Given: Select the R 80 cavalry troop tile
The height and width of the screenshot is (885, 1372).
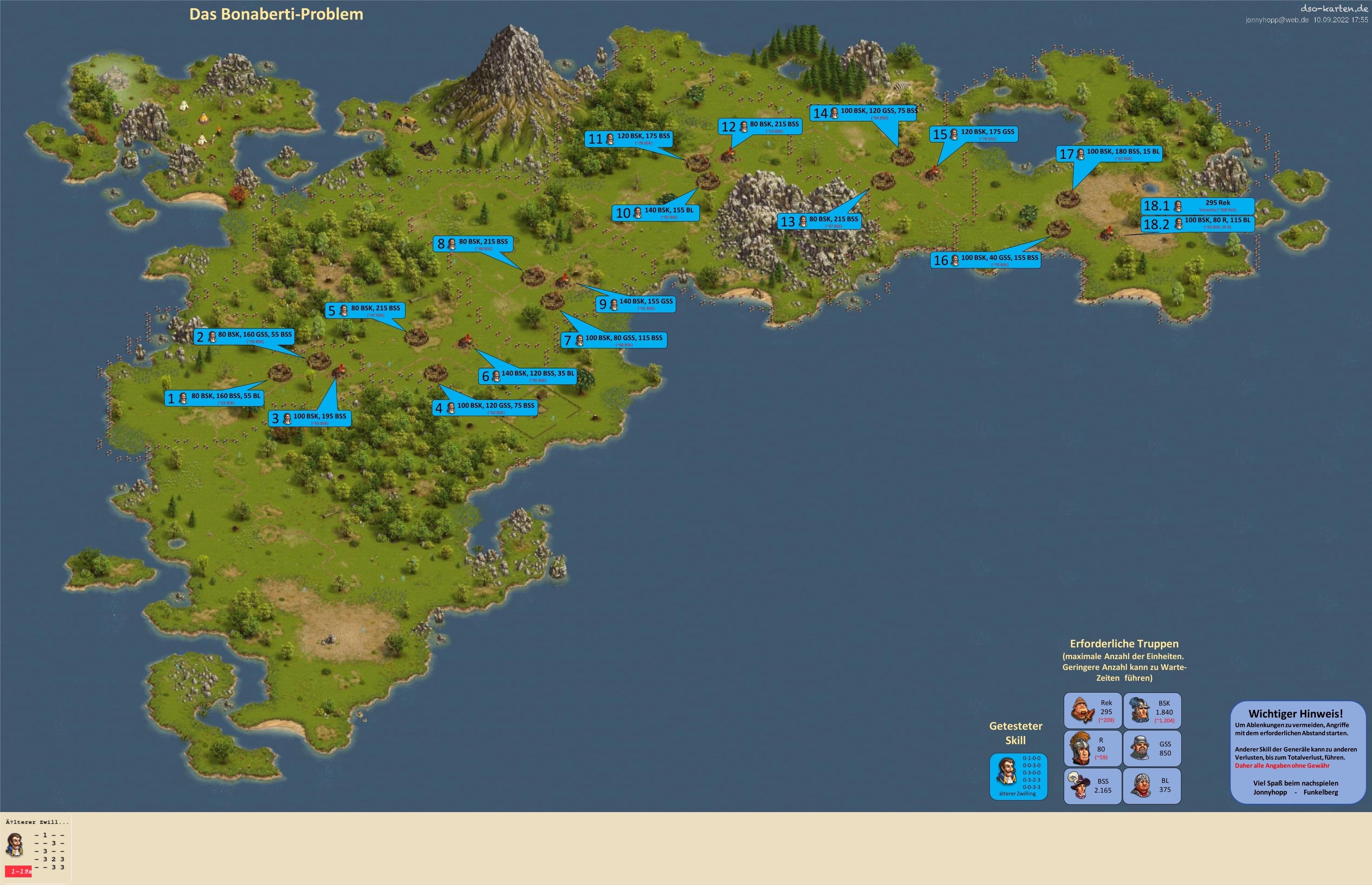Looking at the screenshot, I should 1092,748.
